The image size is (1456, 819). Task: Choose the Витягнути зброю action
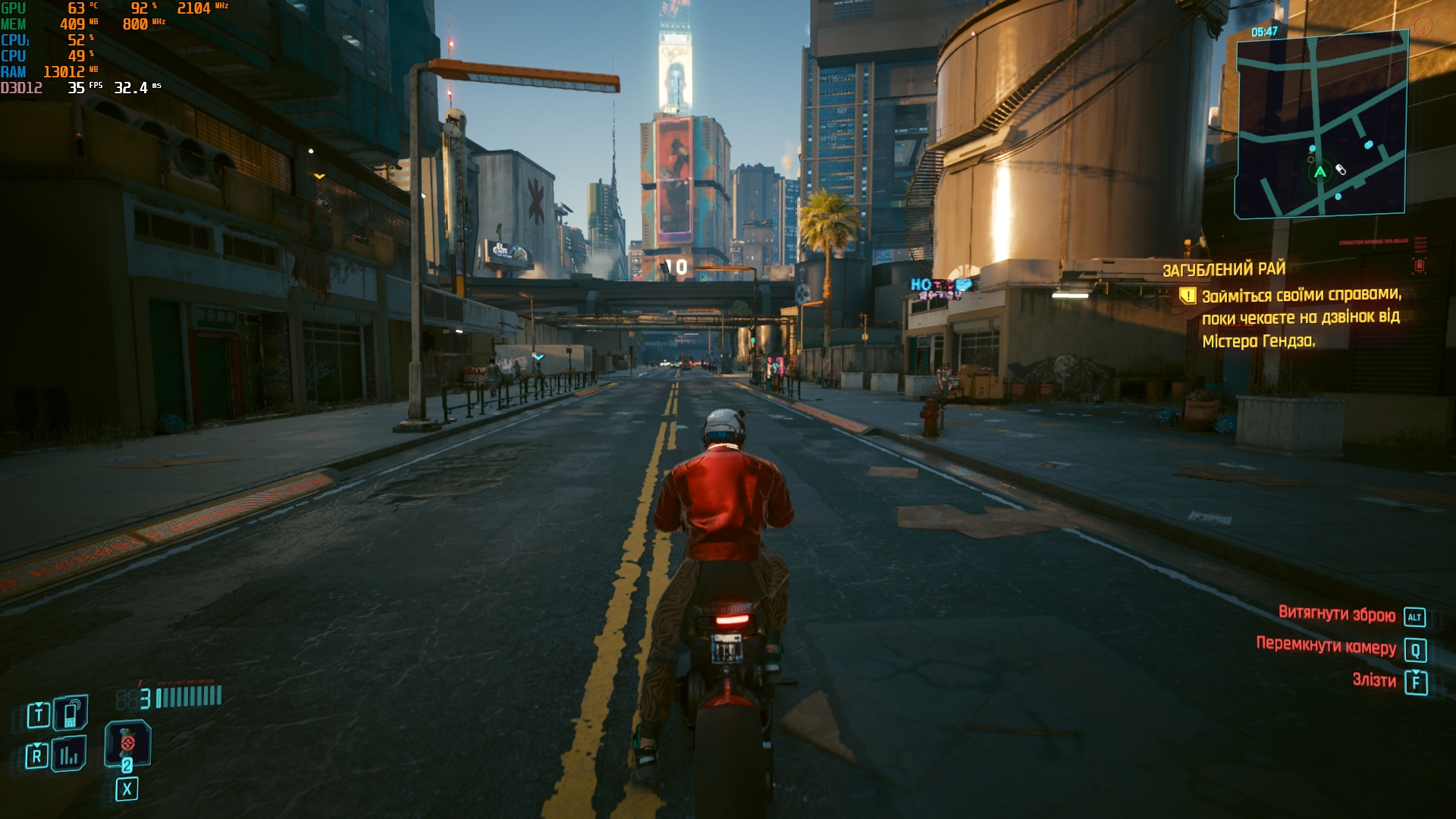pos(1337,614)
